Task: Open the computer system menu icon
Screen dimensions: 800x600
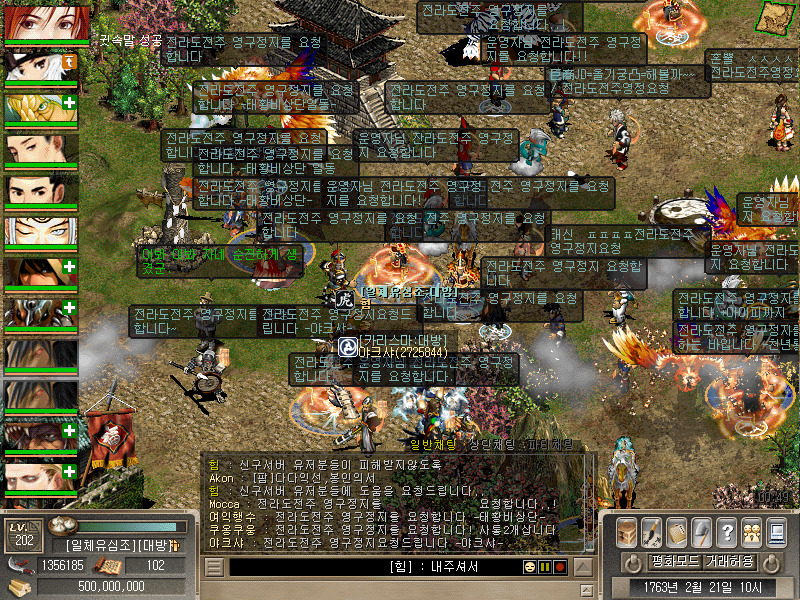Action: (x=776, y=530)
